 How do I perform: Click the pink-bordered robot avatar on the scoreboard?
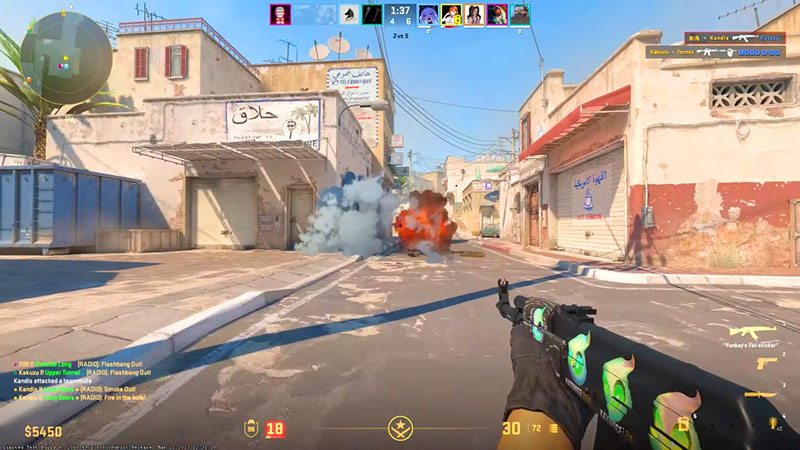click(x=279, y=14)
